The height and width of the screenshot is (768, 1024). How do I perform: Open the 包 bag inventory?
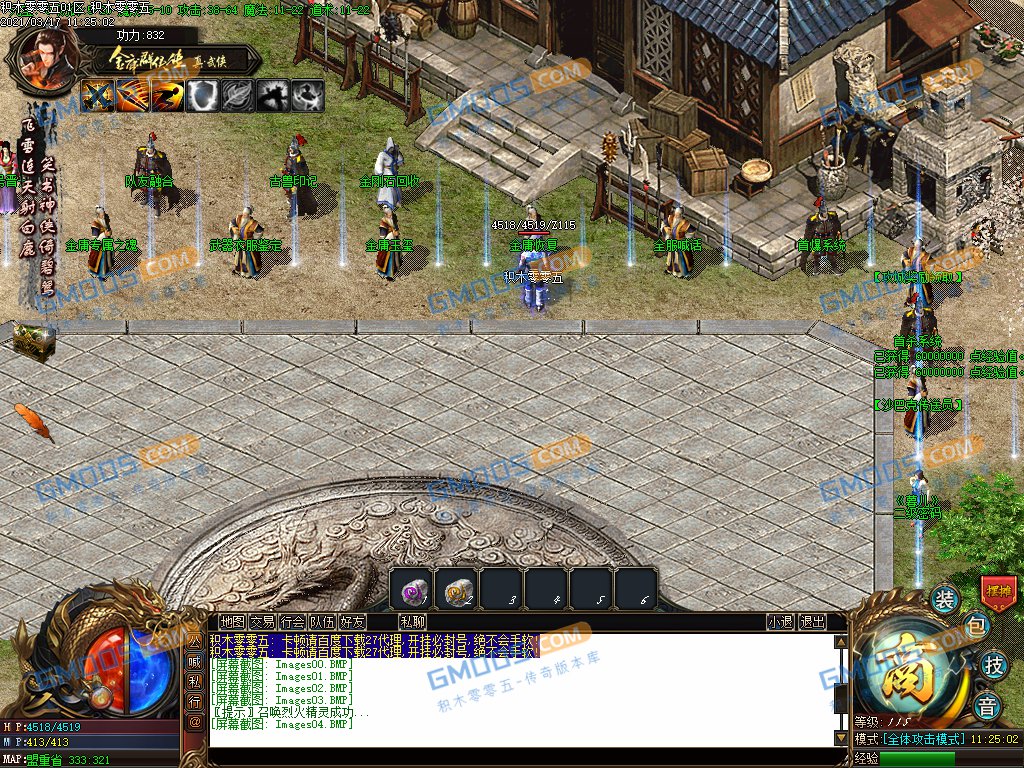[976, 628]
